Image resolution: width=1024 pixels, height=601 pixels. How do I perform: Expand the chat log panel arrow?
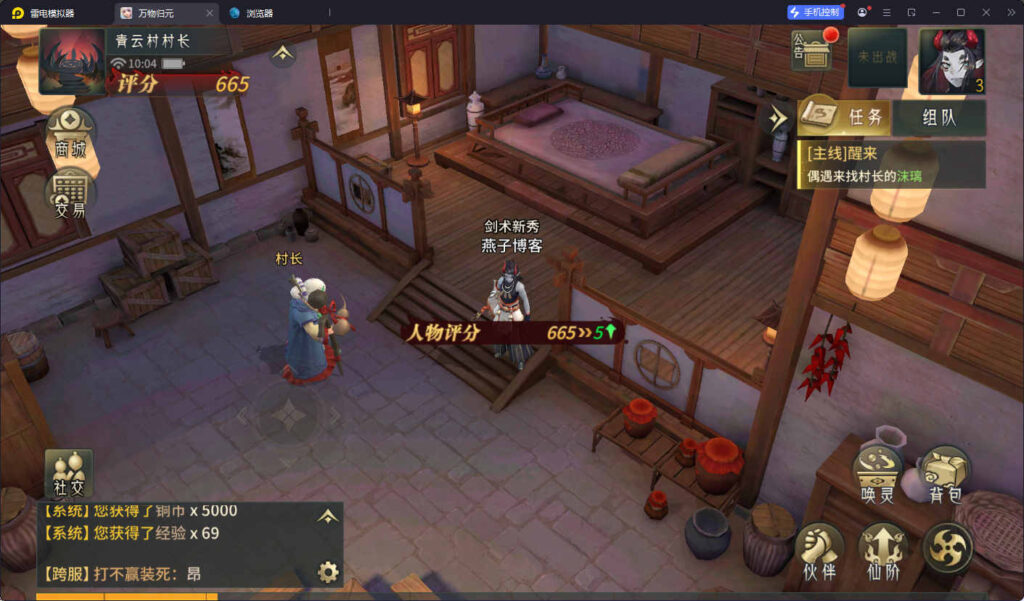327,516
